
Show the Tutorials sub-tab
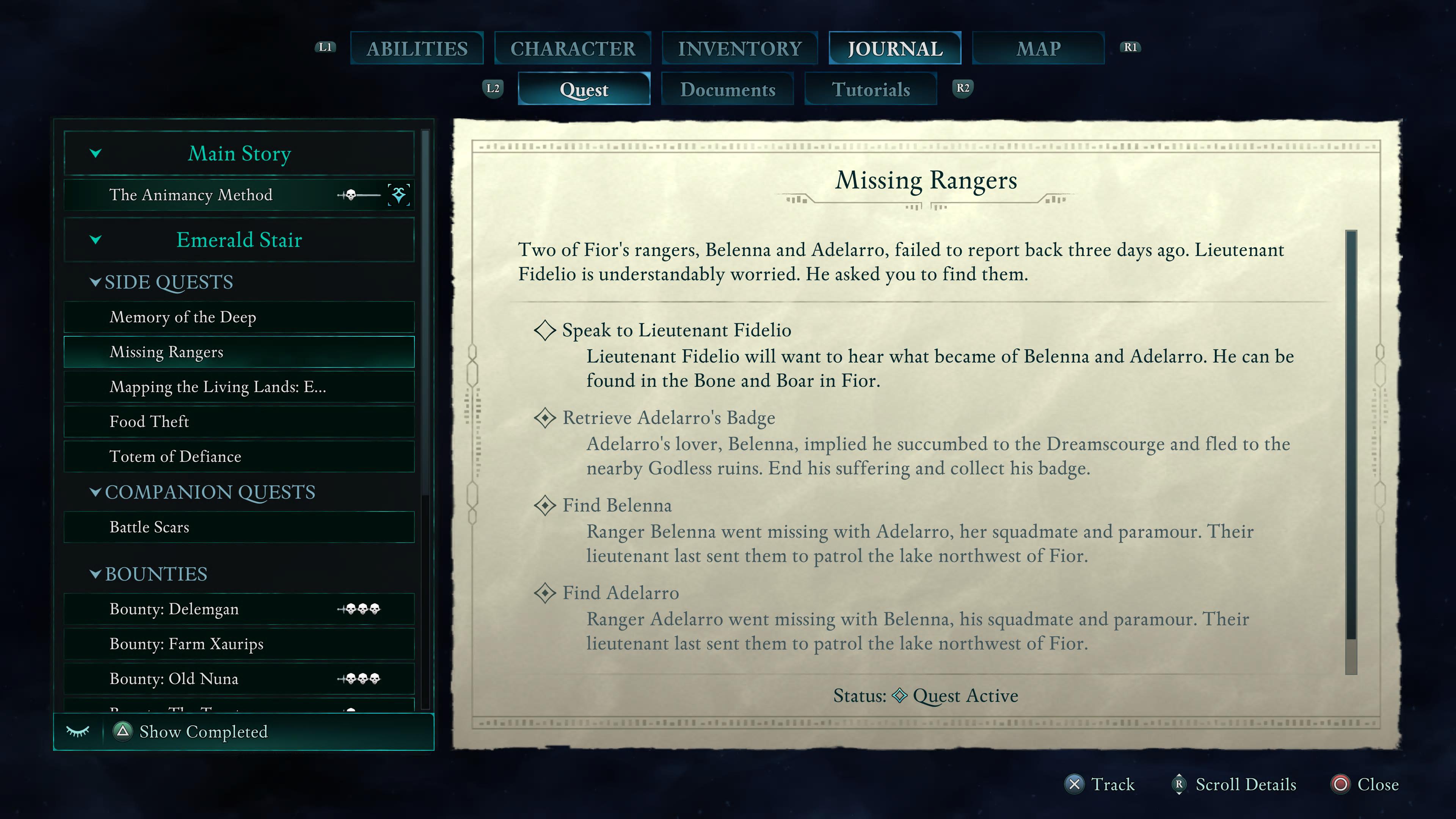point(871,89)
